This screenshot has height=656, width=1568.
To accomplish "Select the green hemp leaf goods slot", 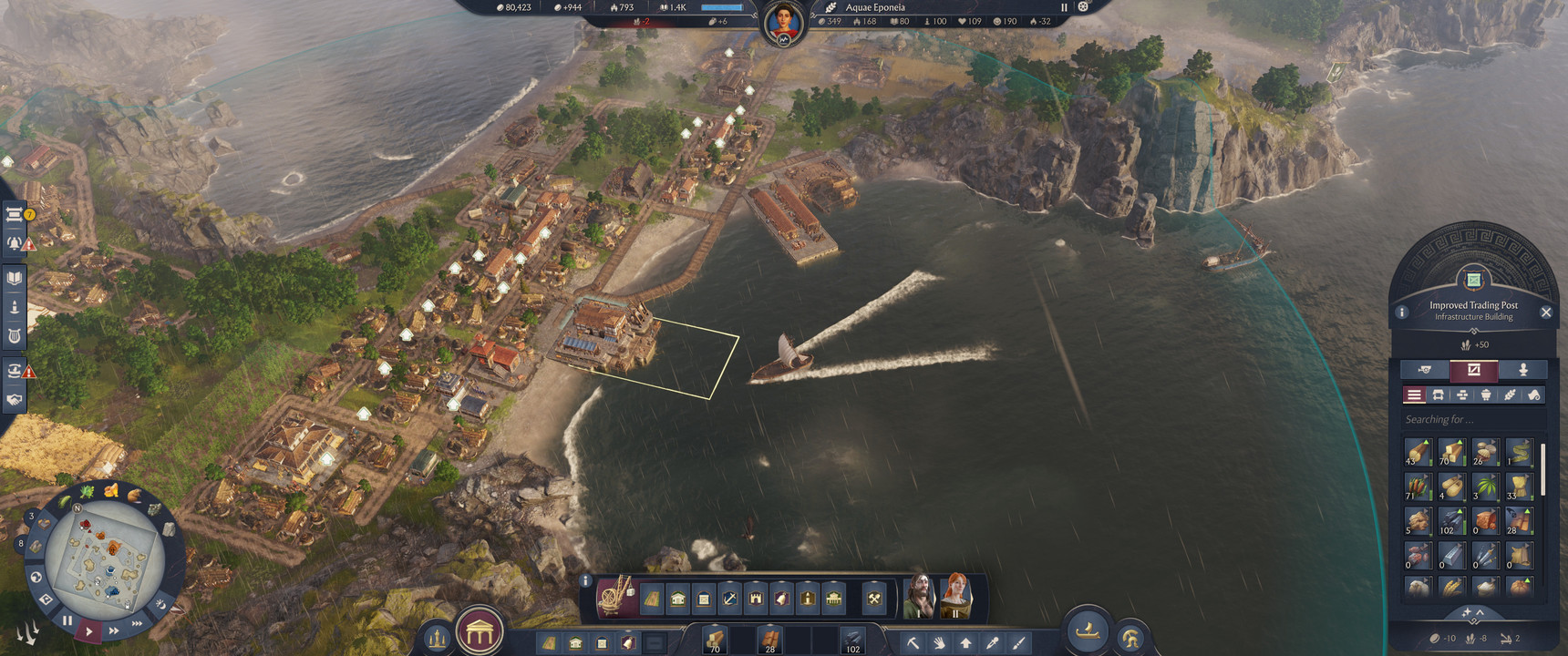I will point(1485,487).
